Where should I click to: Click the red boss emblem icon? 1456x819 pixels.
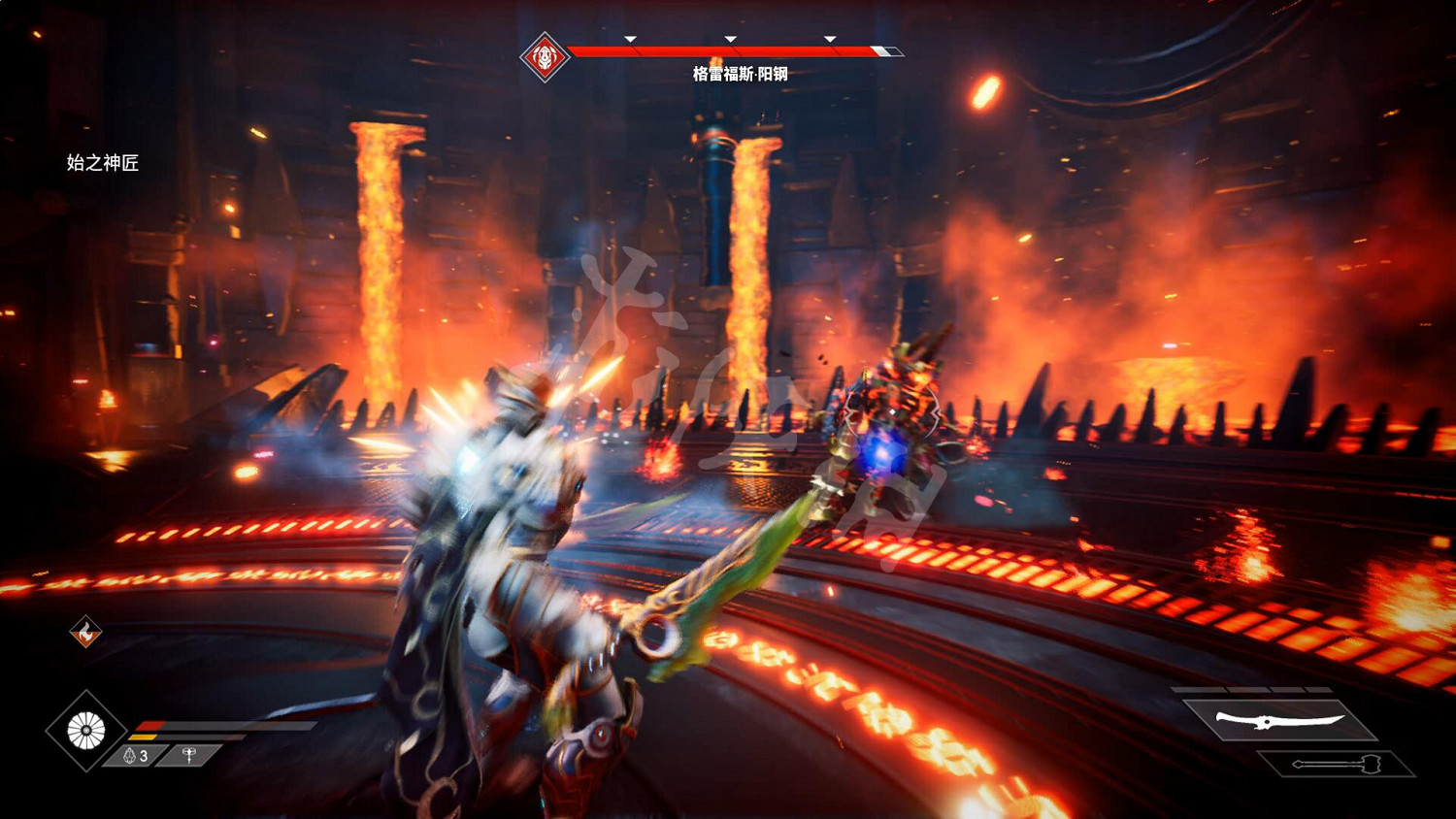545,57
